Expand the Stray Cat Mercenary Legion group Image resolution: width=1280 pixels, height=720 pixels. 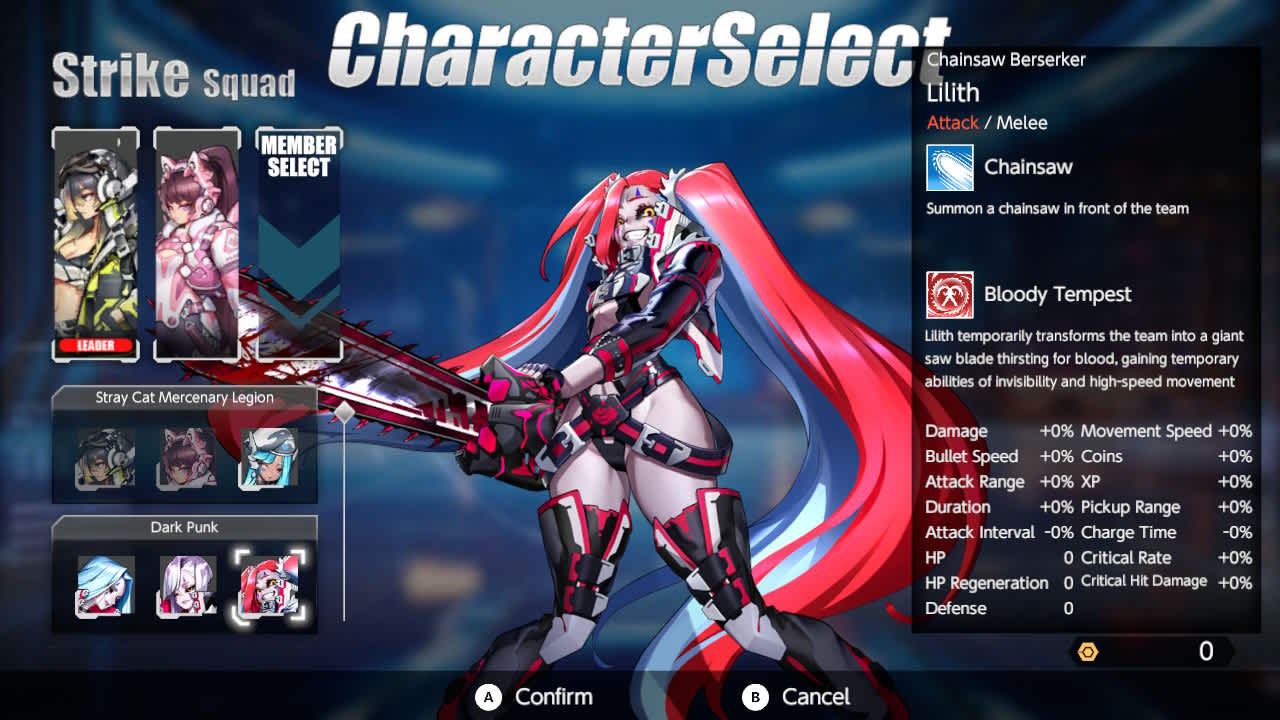click(x=184, y=397)
